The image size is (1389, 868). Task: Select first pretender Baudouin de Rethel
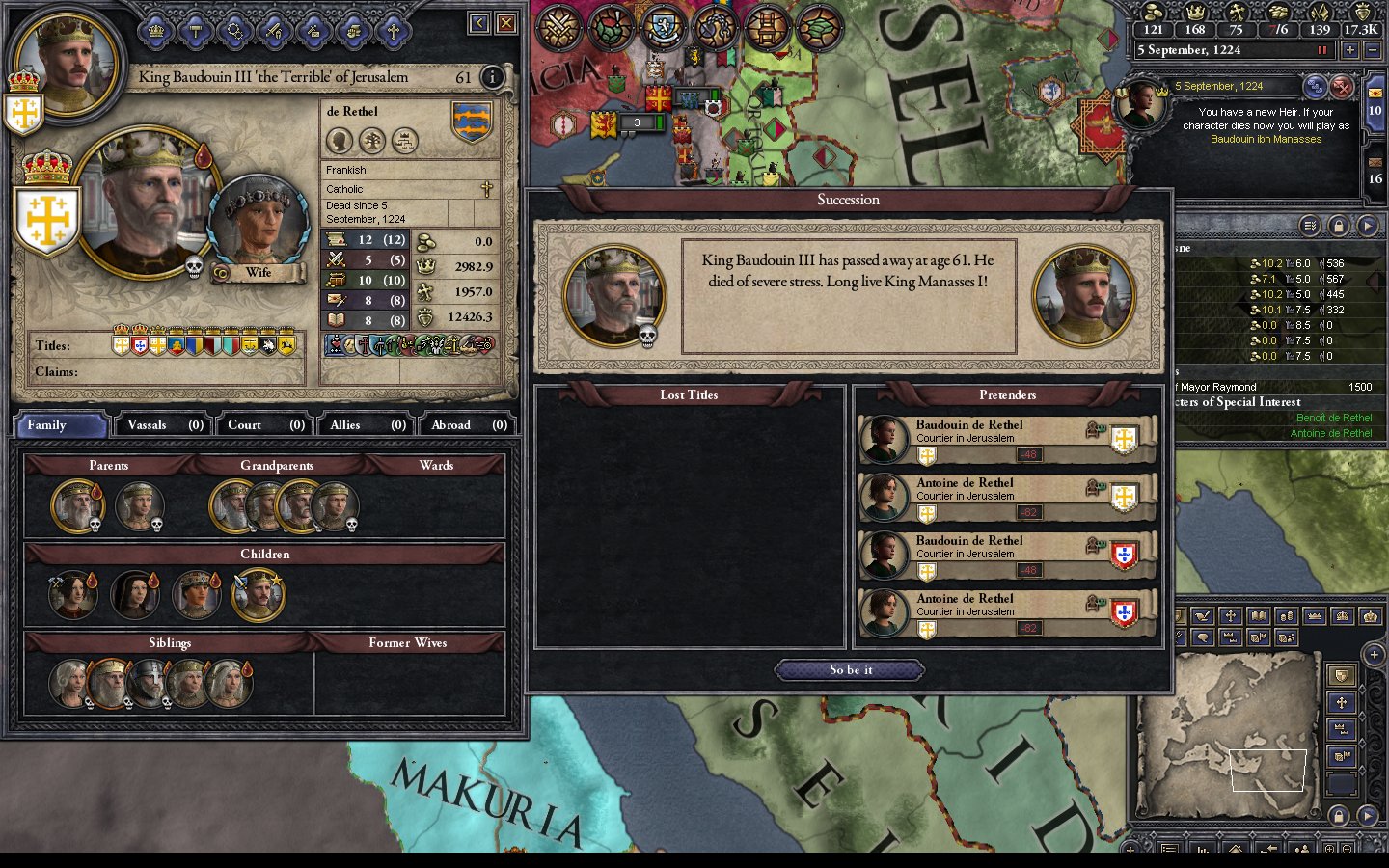click(x=1006, y=439)
